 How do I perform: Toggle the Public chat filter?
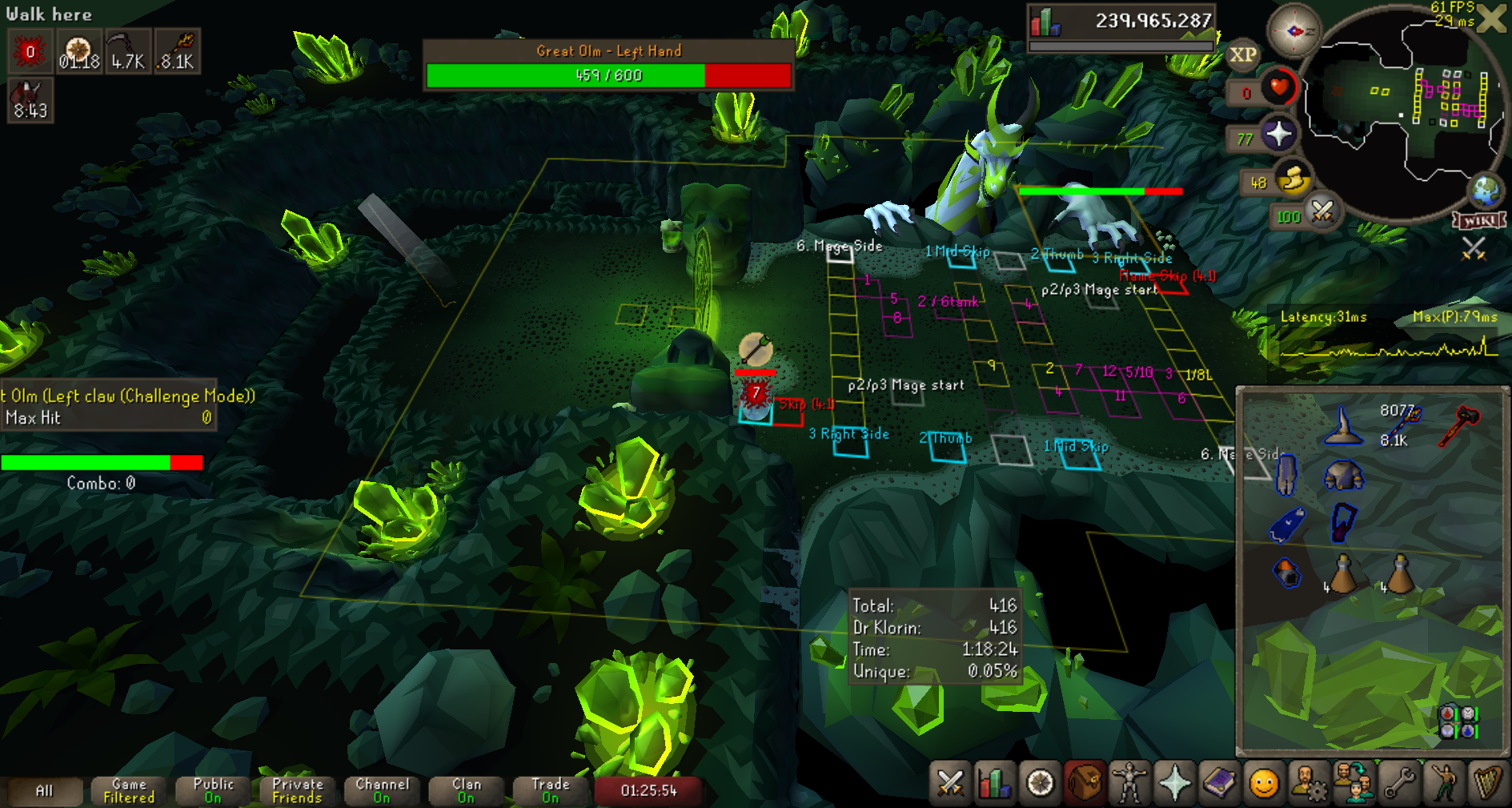tap(213, 790)
